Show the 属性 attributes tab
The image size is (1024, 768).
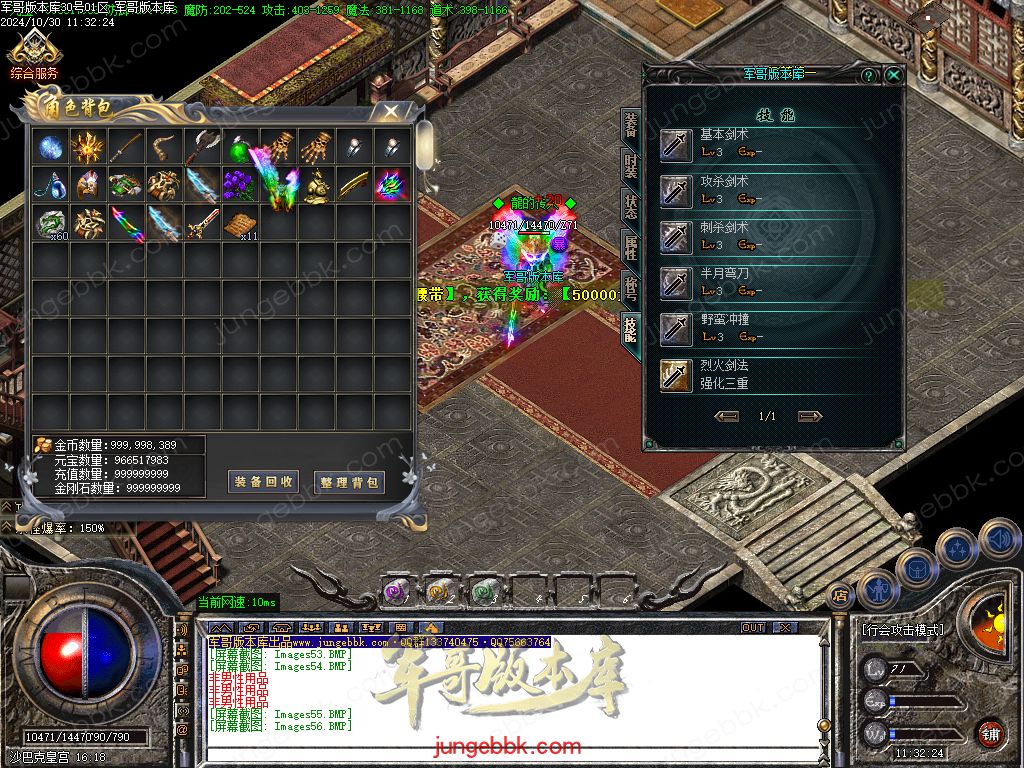631,247
